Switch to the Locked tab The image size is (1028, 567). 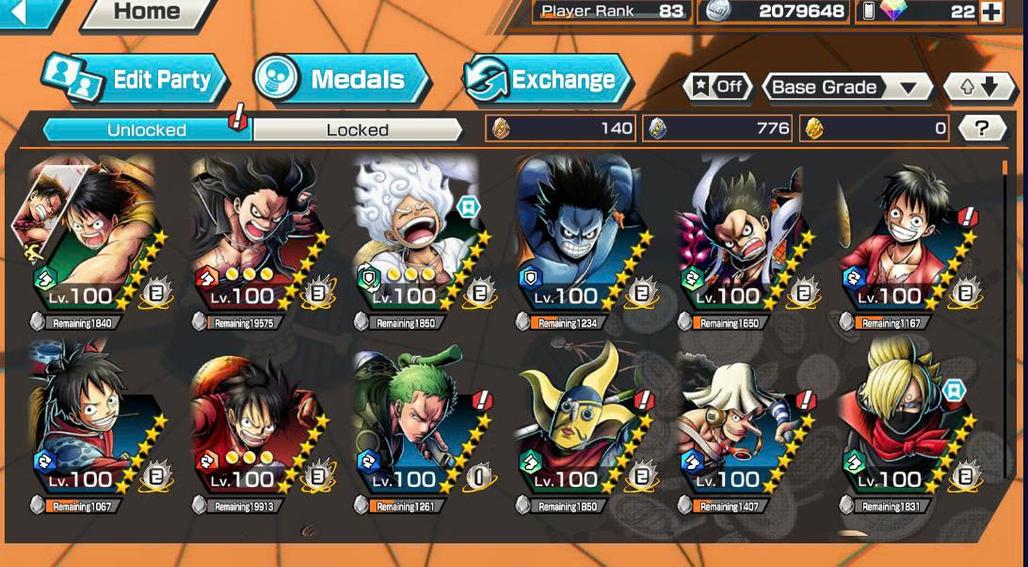(x=357, y=130)
